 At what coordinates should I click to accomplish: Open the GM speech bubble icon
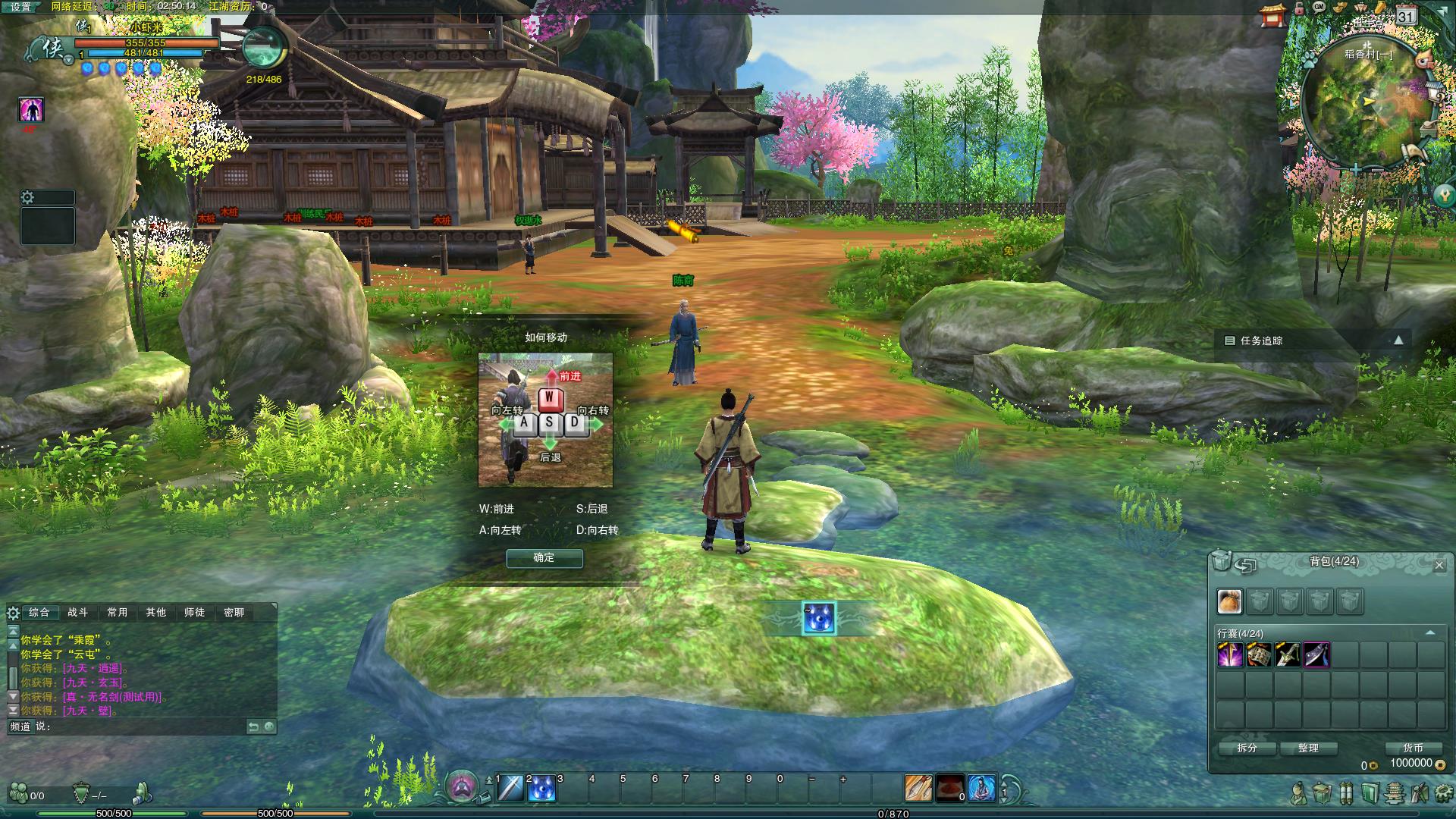[x=1319, y=7]
